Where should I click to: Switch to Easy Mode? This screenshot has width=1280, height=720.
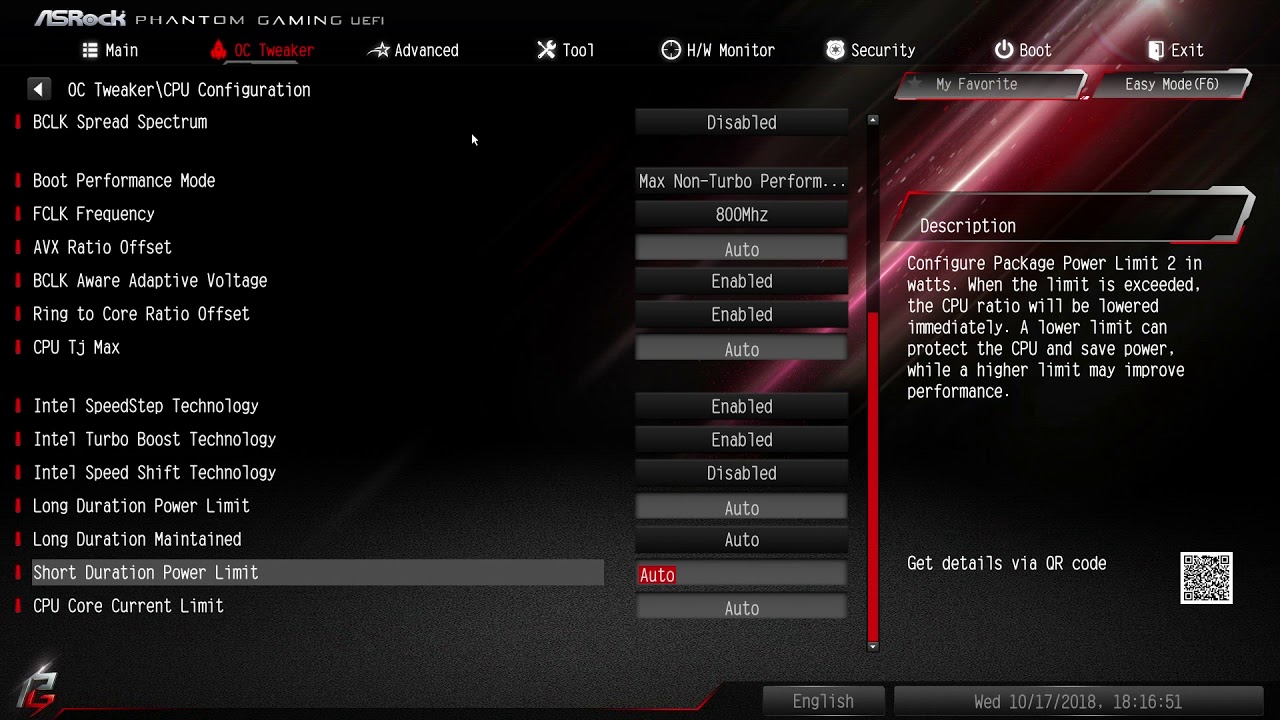pyautogui.click(x=1170, y=84)
